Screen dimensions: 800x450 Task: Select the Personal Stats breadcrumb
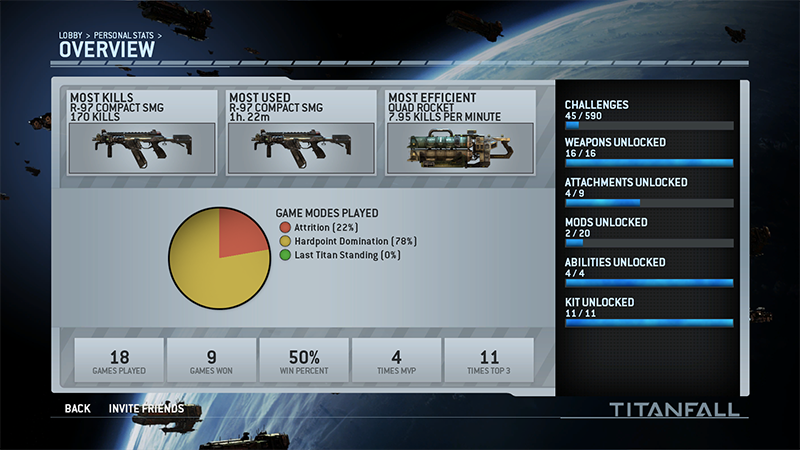tap(125, 36)
